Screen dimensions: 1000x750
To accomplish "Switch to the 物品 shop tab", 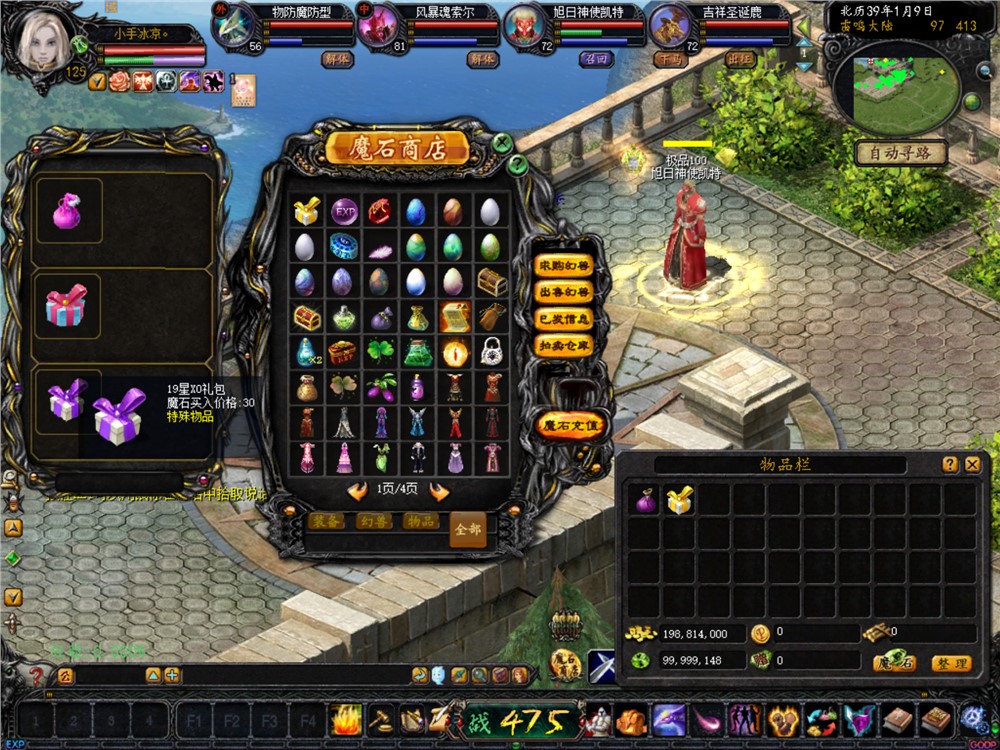I will [x=419, y=522].
